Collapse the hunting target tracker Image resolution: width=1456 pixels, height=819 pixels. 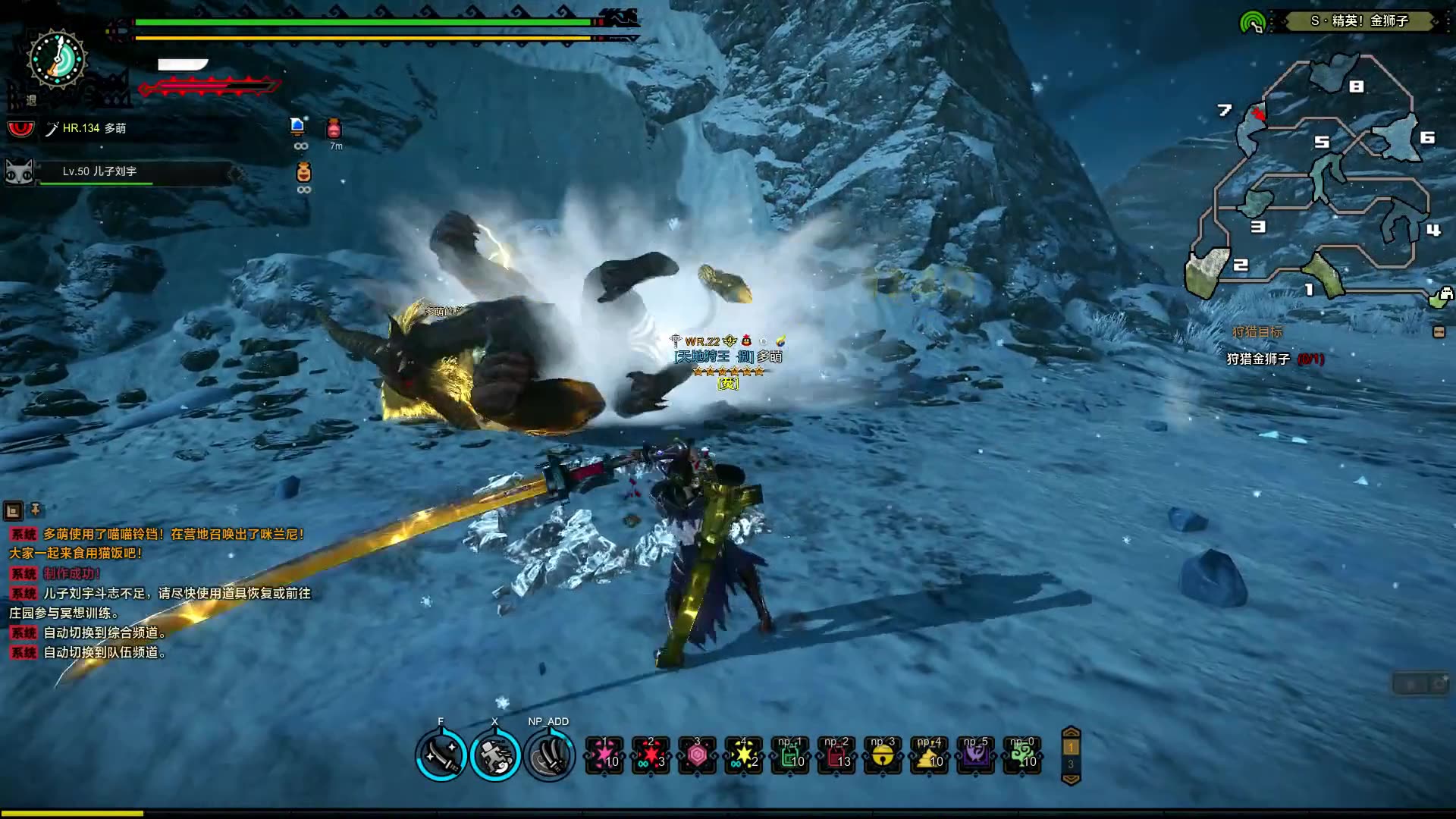[x=1439, y=332]
